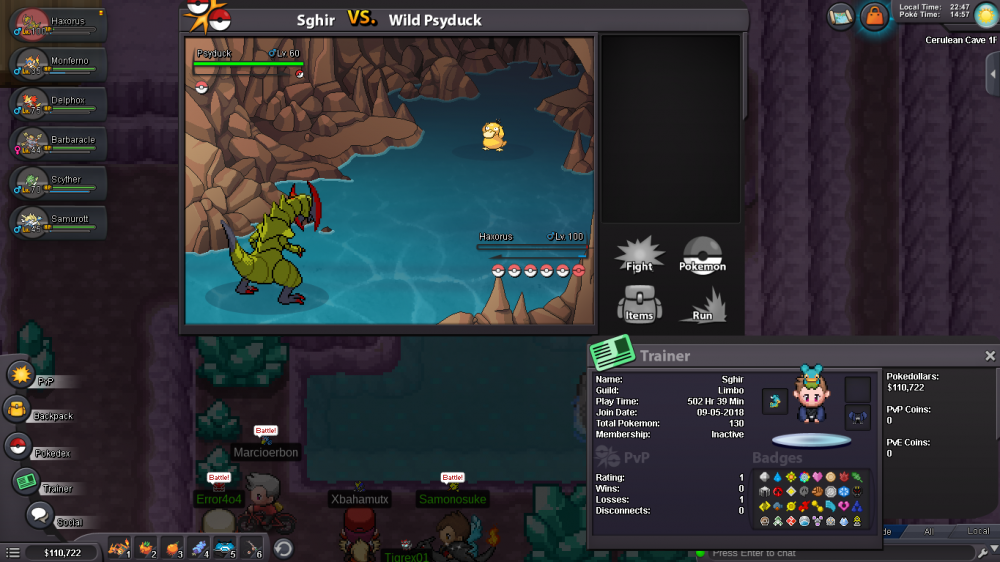
Task: Choose Fight in the battle menu
Action: pyautogui.click(x=639, y=255)
